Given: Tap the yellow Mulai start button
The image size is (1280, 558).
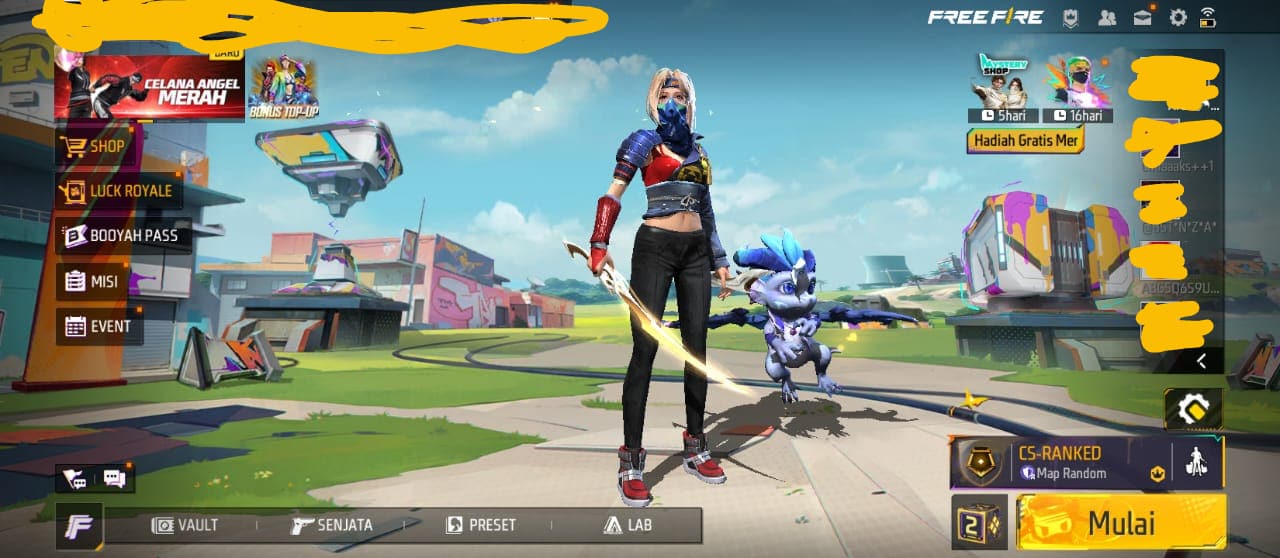Looking at the screenshot, I should coord(1121,522).
